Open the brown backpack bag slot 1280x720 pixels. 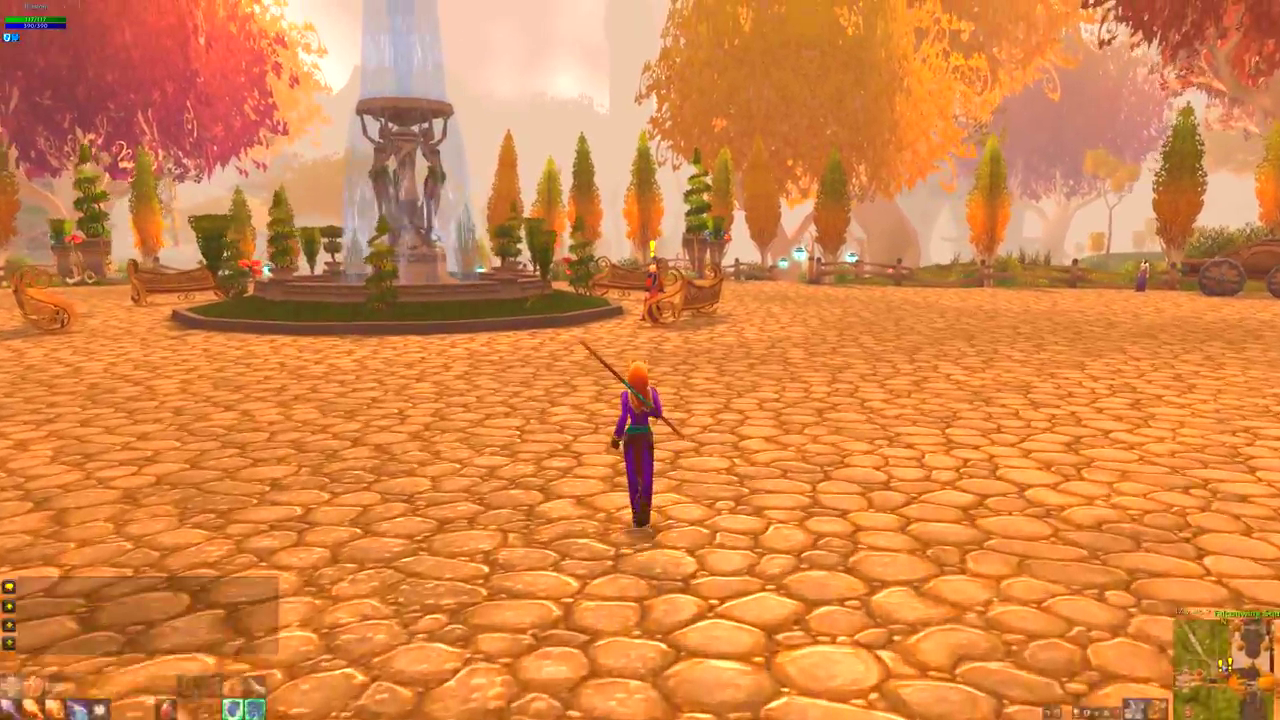tap(1159, 710)
